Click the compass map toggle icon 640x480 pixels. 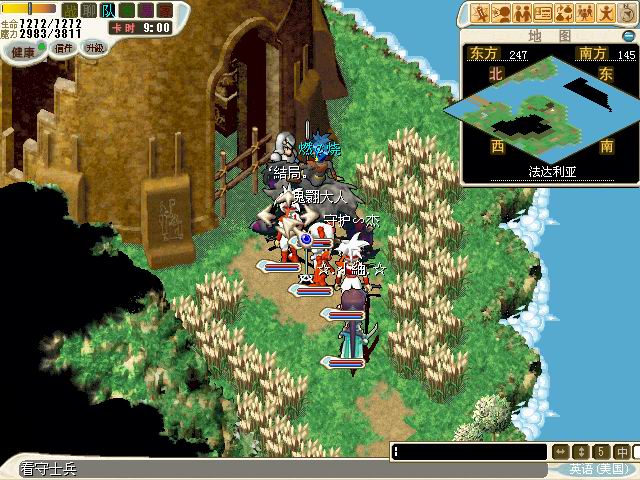pos(625,13)
